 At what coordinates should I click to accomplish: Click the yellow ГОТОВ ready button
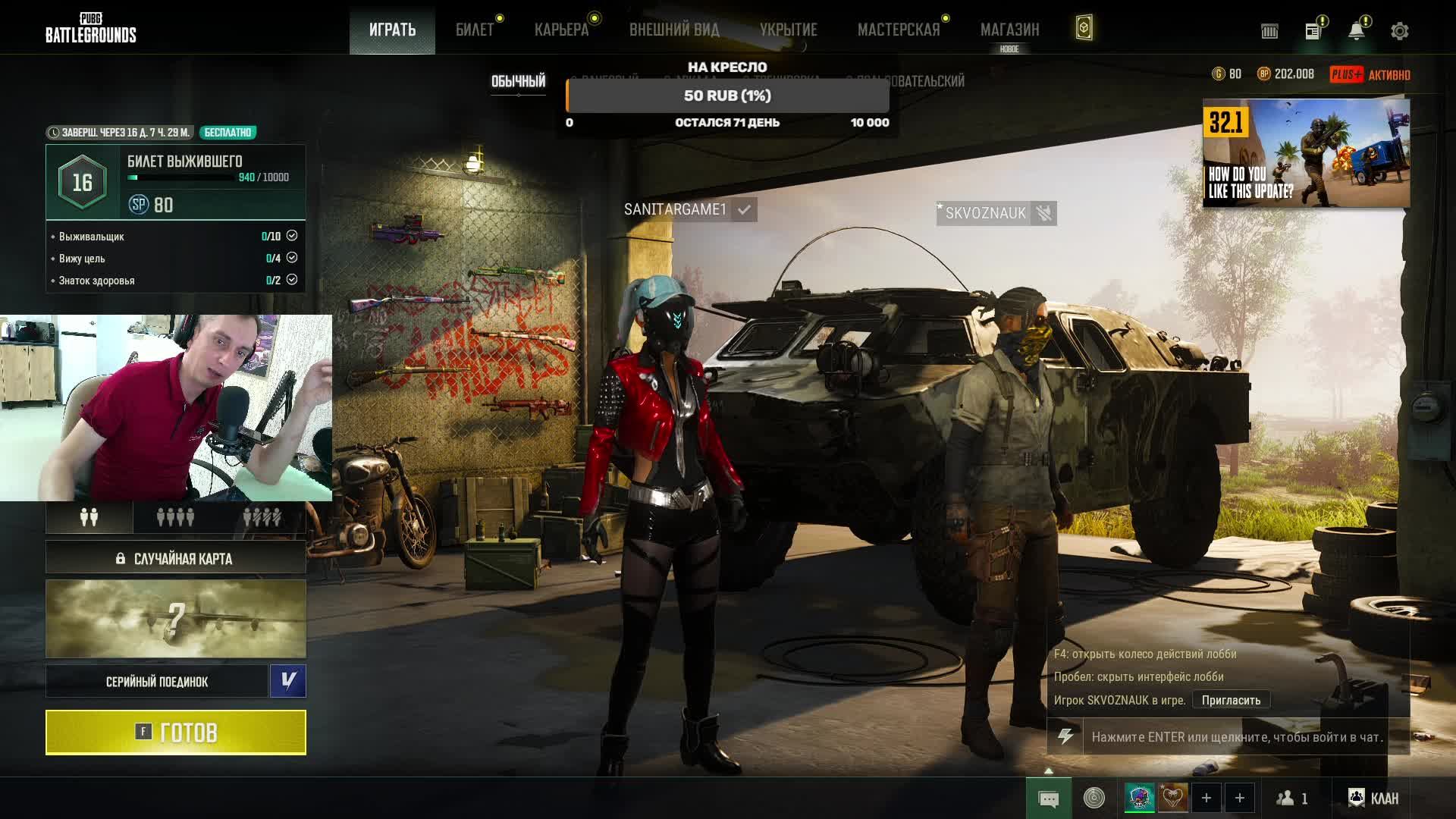(x=176, y=733)
